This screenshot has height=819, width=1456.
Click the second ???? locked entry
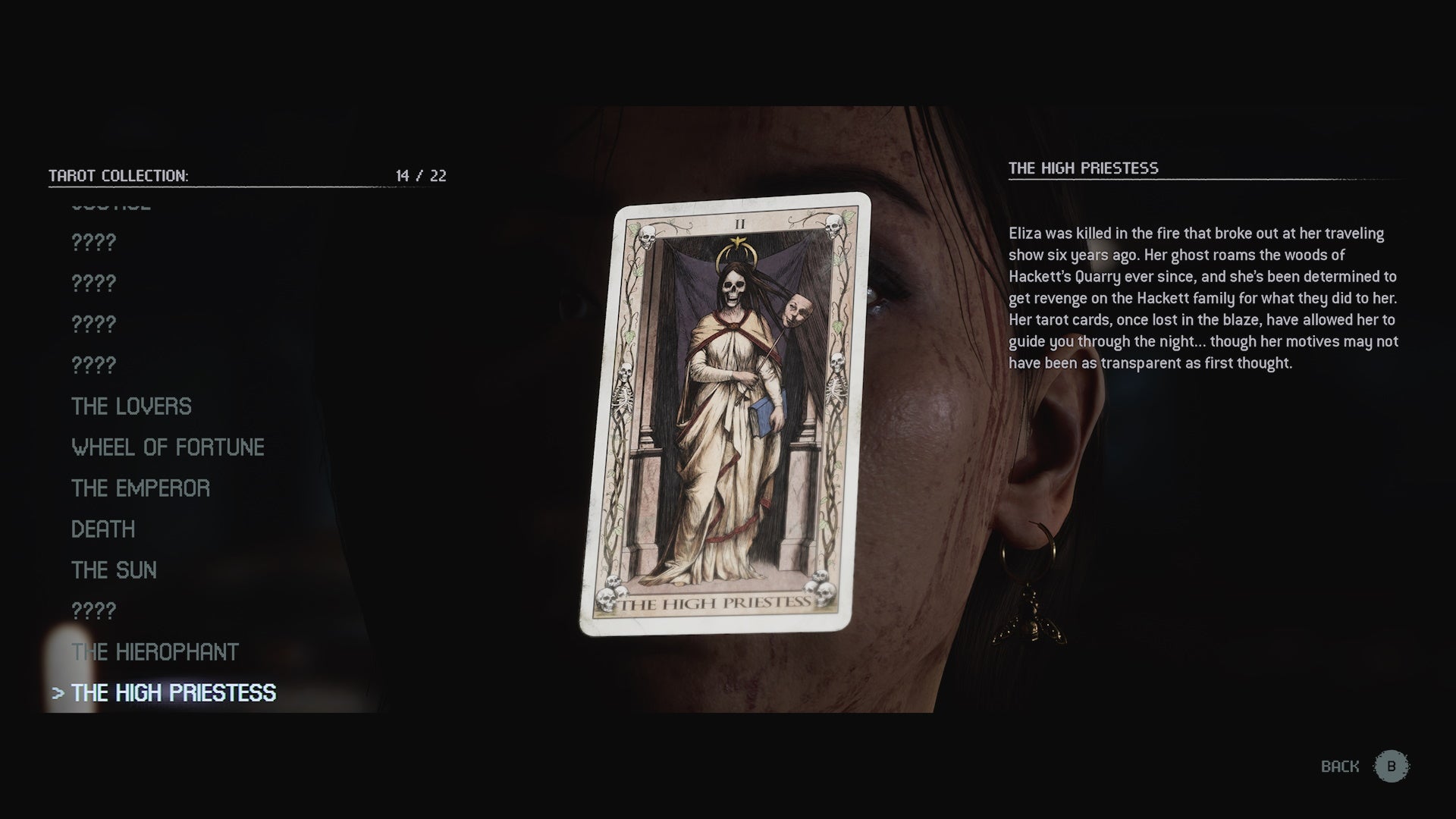pos(93,281)
